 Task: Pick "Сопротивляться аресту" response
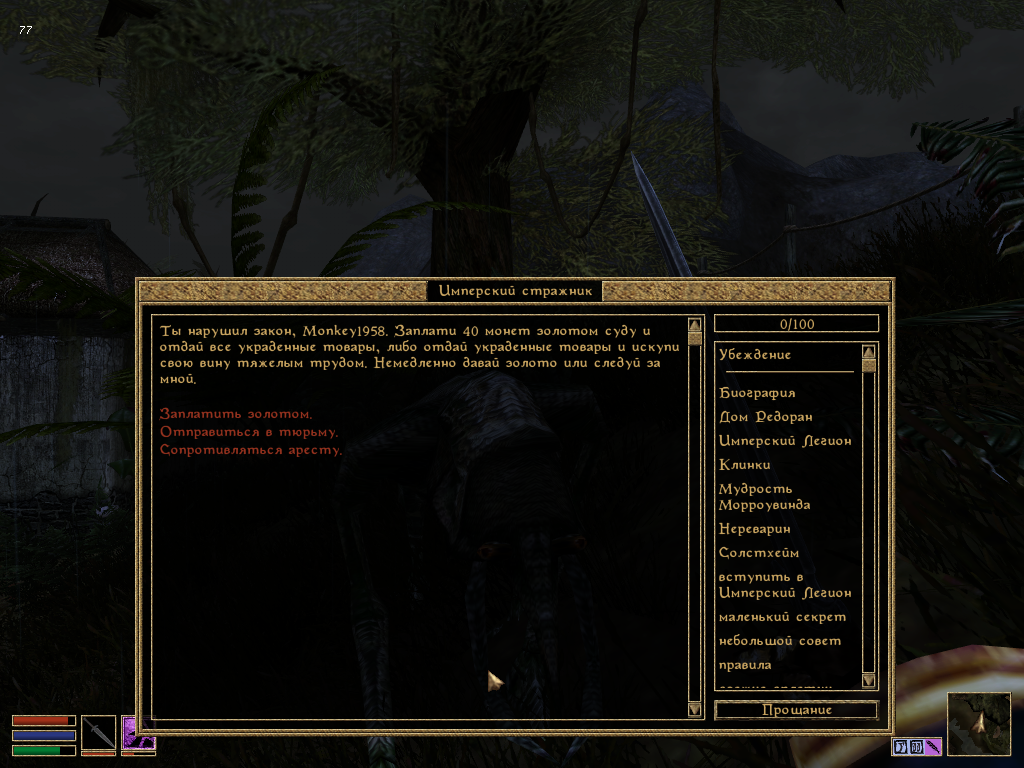point(251,450)
